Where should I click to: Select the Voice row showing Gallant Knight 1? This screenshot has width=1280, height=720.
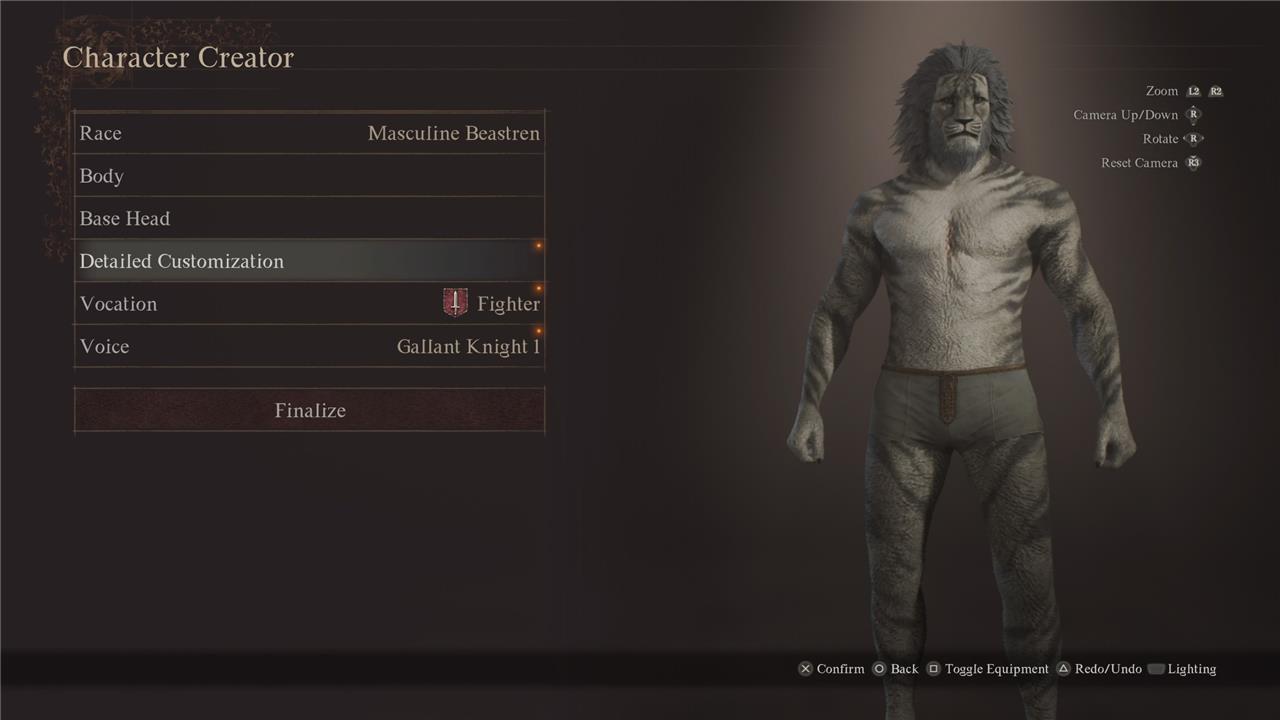click(310, 347)
